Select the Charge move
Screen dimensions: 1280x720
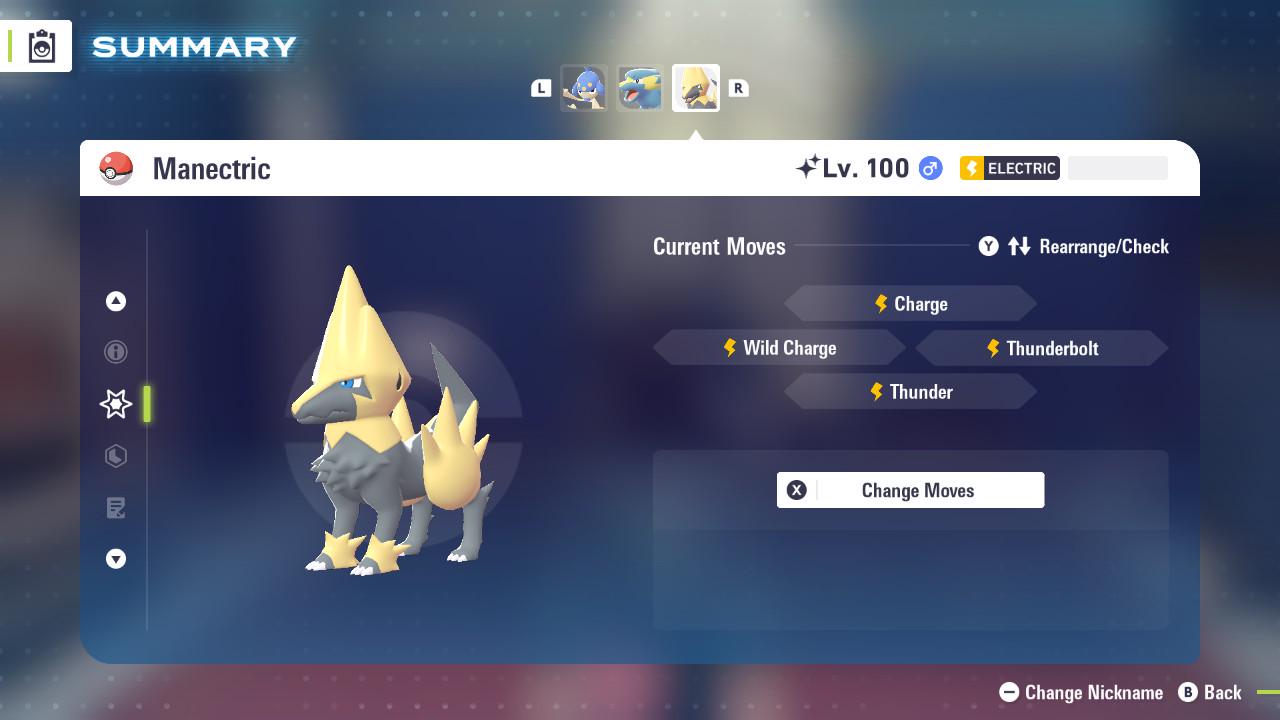910,303
